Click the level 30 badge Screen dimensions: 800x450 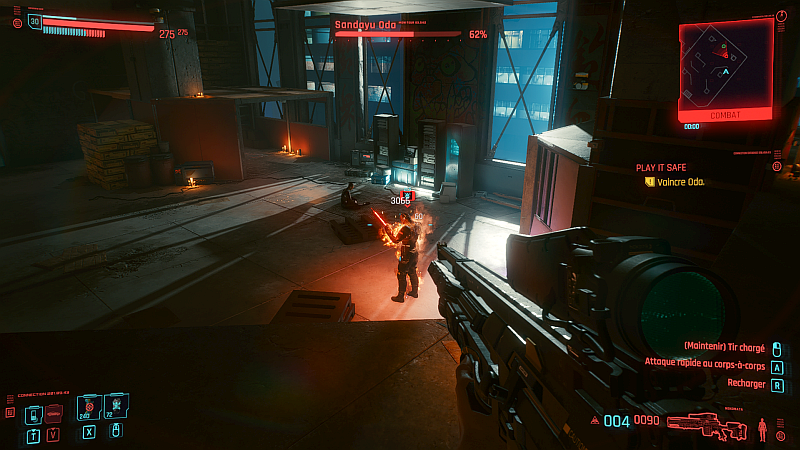point(35,20)
